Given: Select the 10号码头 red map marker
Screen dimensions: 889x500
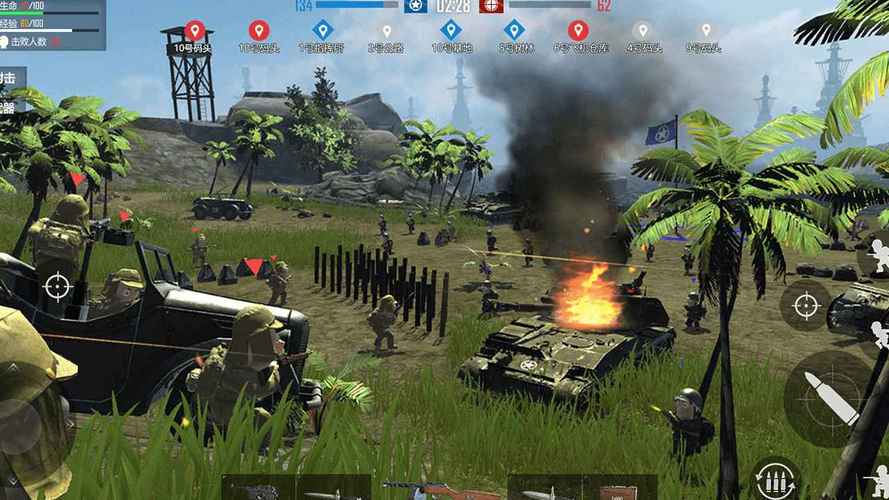Looking at the screenshot, I should [194, 31].
